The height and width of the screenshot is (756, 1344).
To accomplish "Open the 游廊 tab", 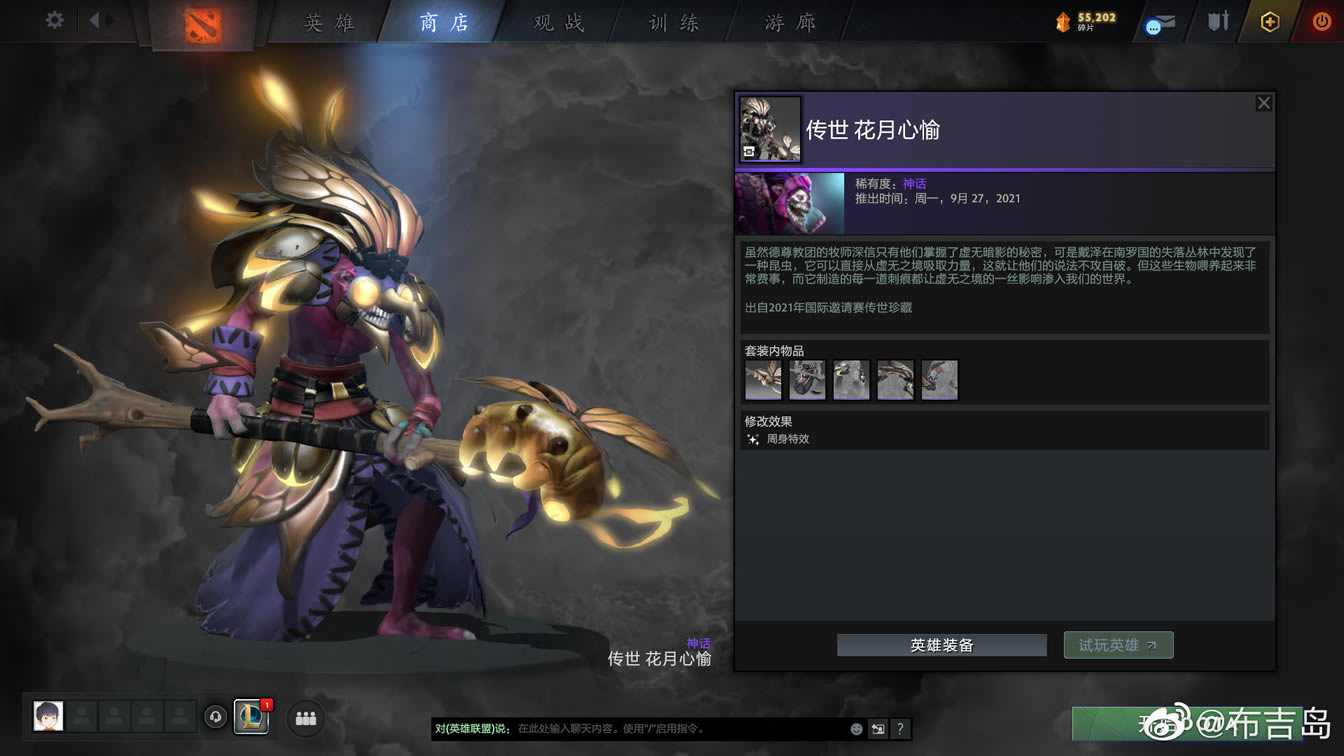I will click(x=789, y=22).
